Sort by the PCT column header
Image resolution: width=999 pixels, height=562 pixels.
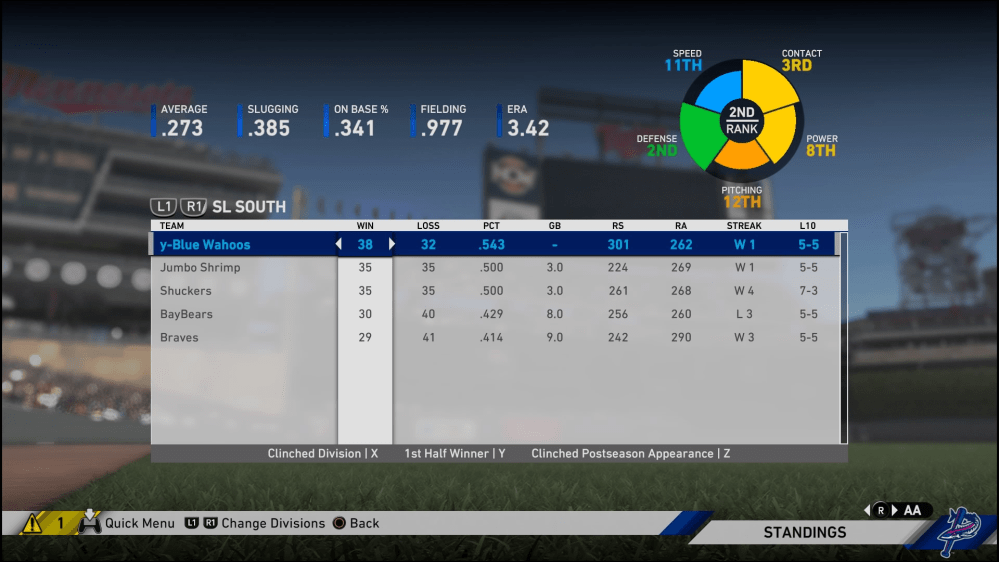click(491, 226)
